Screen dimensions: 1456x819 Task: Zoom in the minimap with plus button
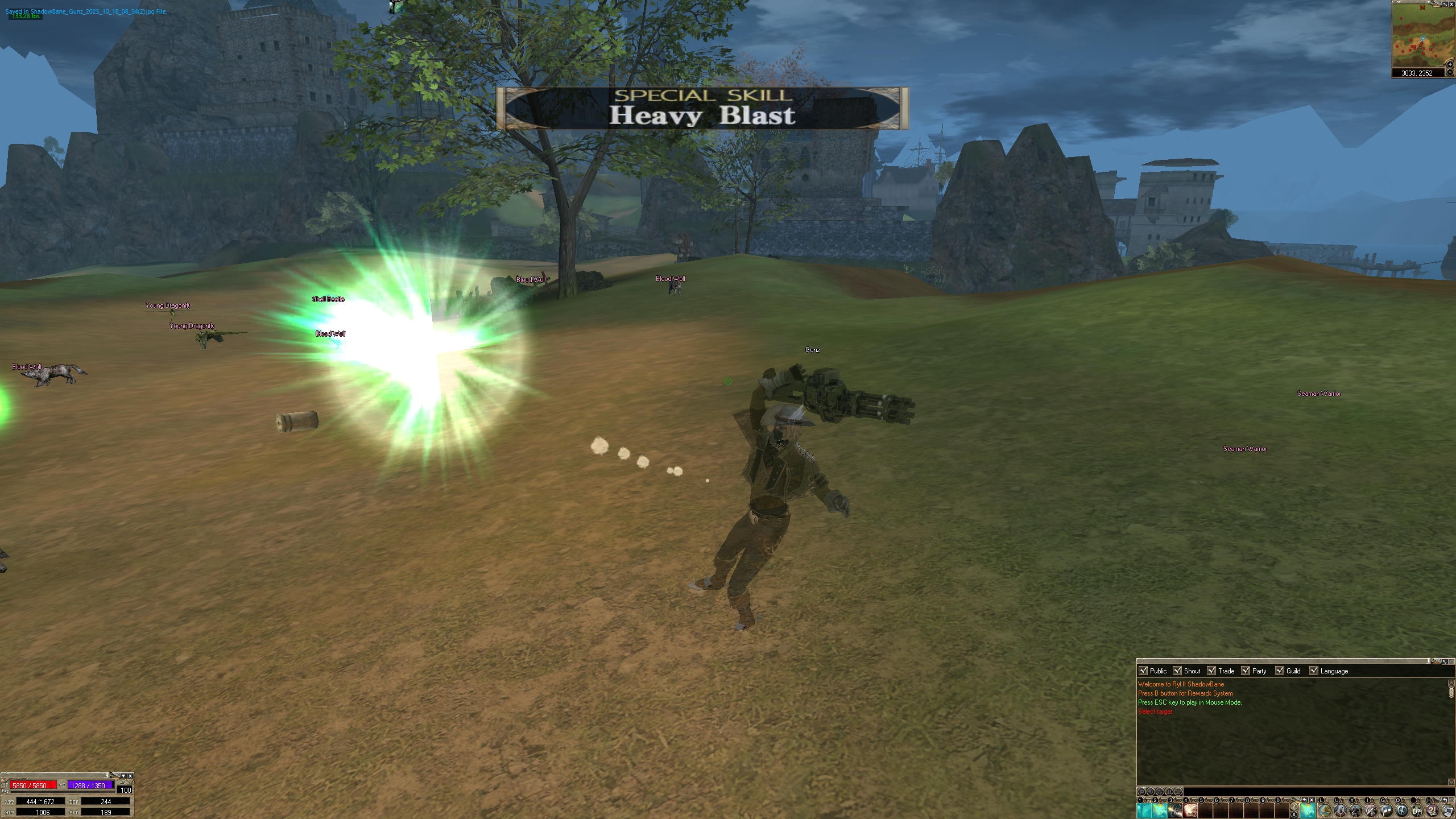click(1450, 64)
